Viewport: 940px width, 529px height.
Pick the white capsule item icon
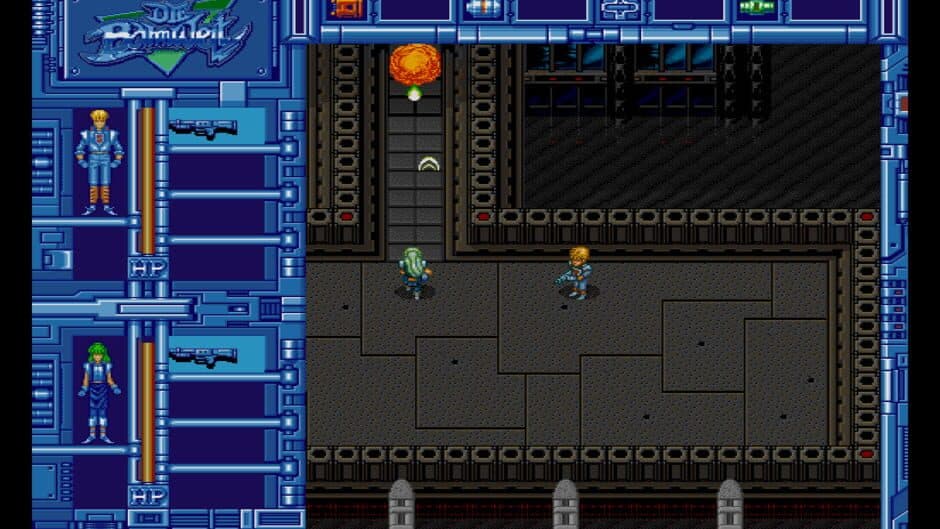[483, 9]
